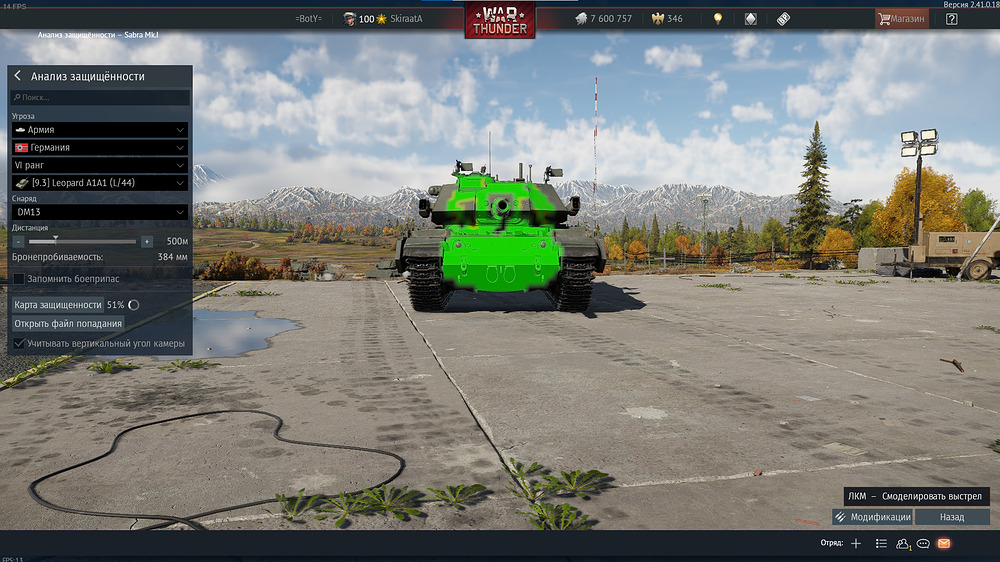Increase distance with the plus button
Image resolution: width=1000 pixels, height=562 pixels.
147,241
